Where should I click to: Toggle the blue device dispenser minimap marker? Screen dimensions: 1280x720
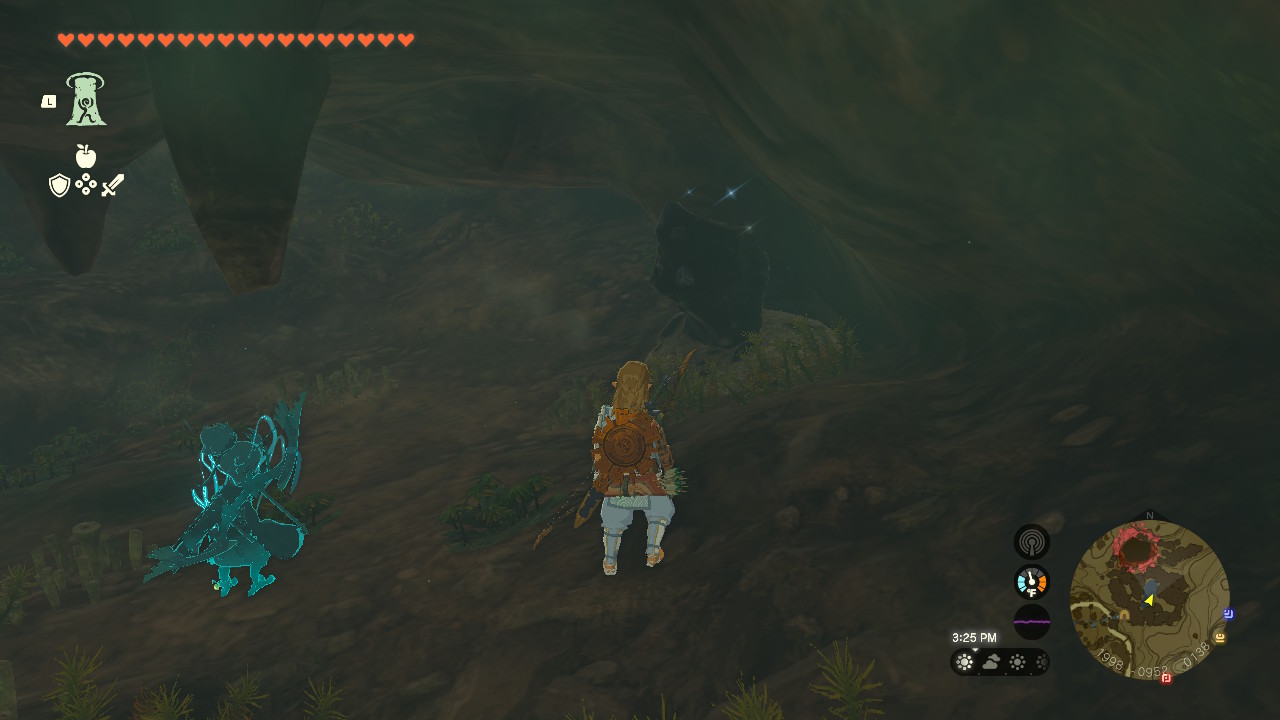(x=1228, y=615)
